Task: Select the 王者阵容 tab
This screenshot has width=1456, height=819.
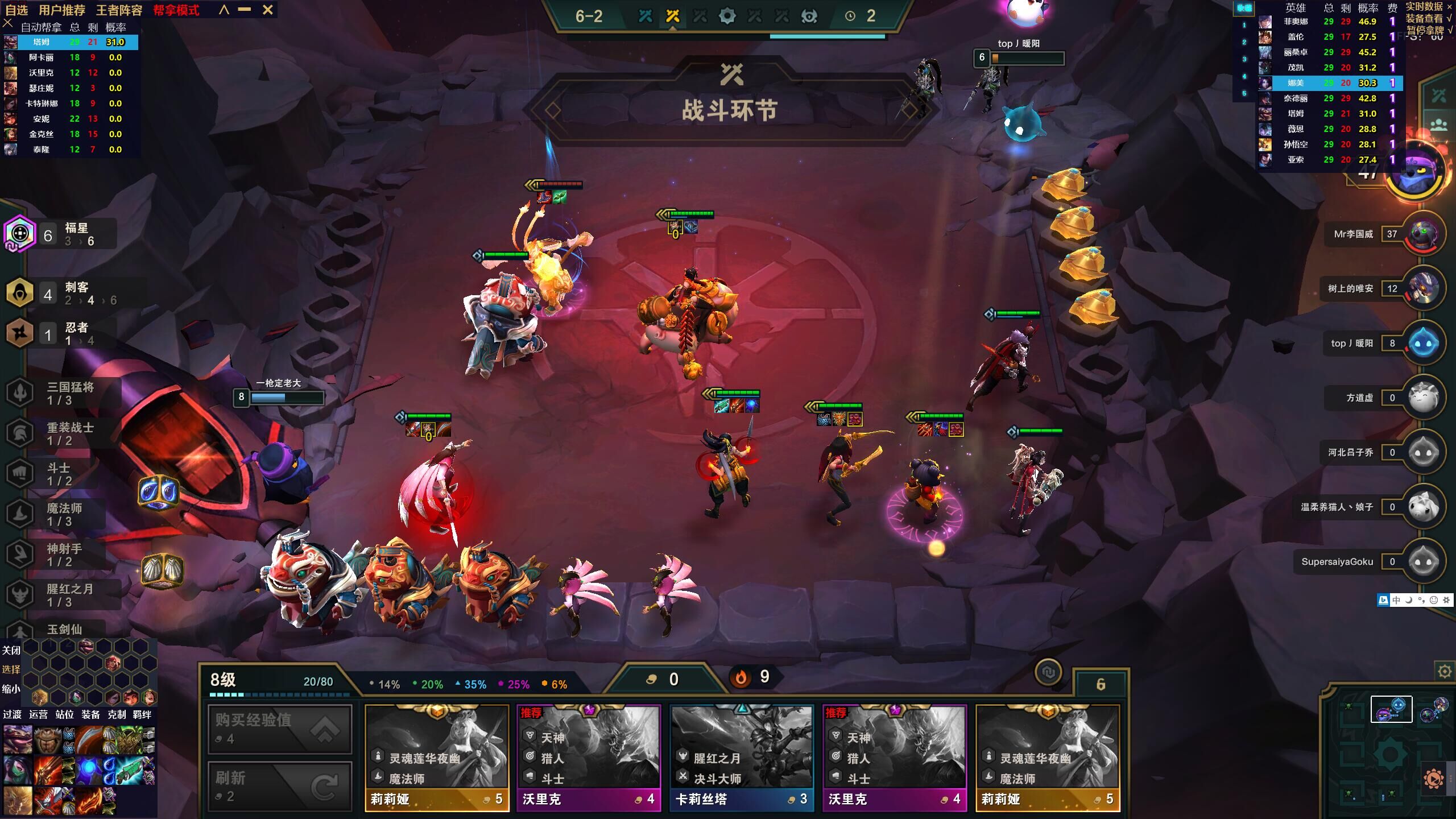Action: 118,10
